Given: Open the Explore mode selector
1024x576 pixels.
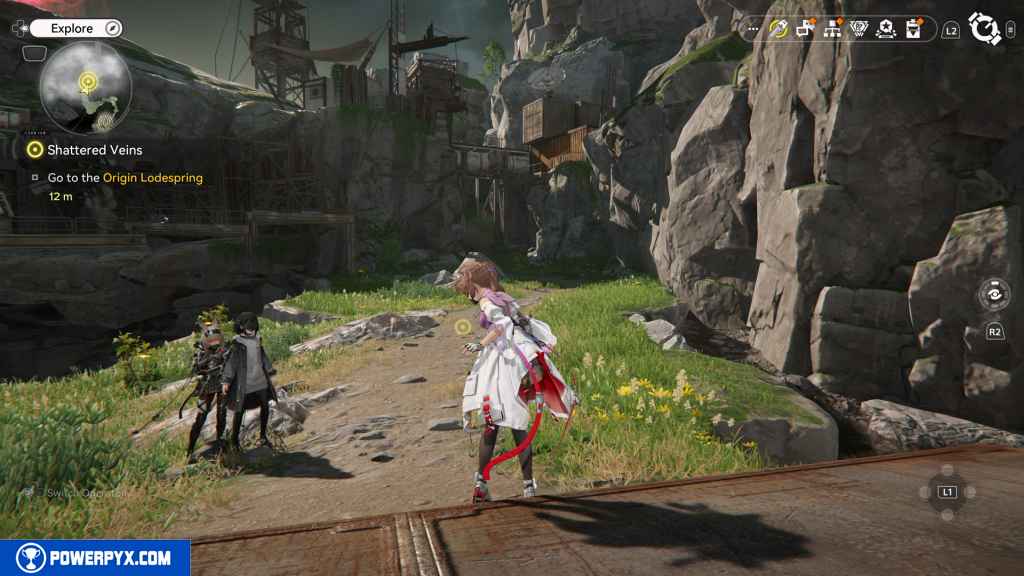Looking at the screenshot, I should pyautogui.click(x=71, y=29).
